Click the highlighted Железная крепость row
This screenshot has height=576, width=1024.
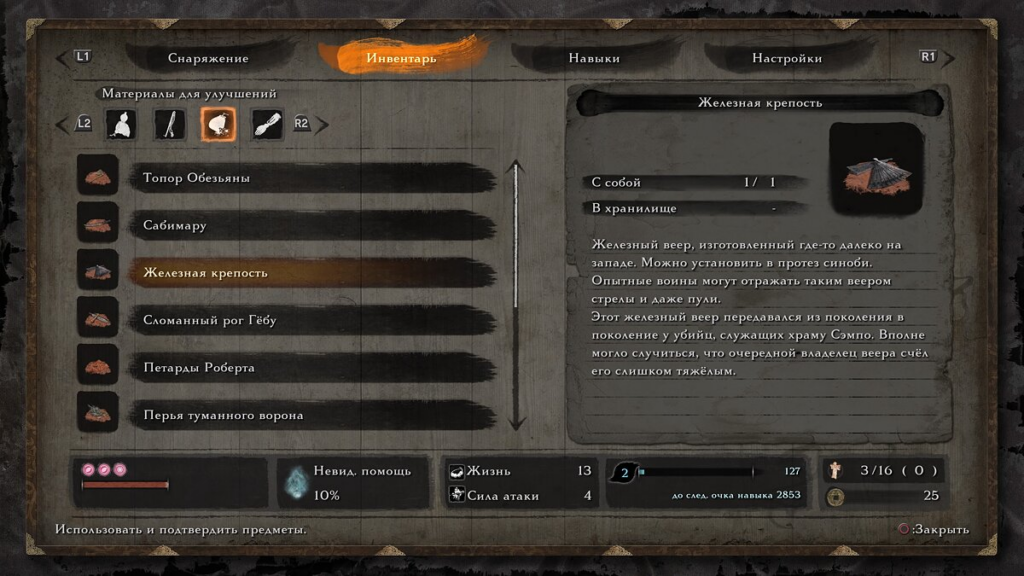pos(310,272)
